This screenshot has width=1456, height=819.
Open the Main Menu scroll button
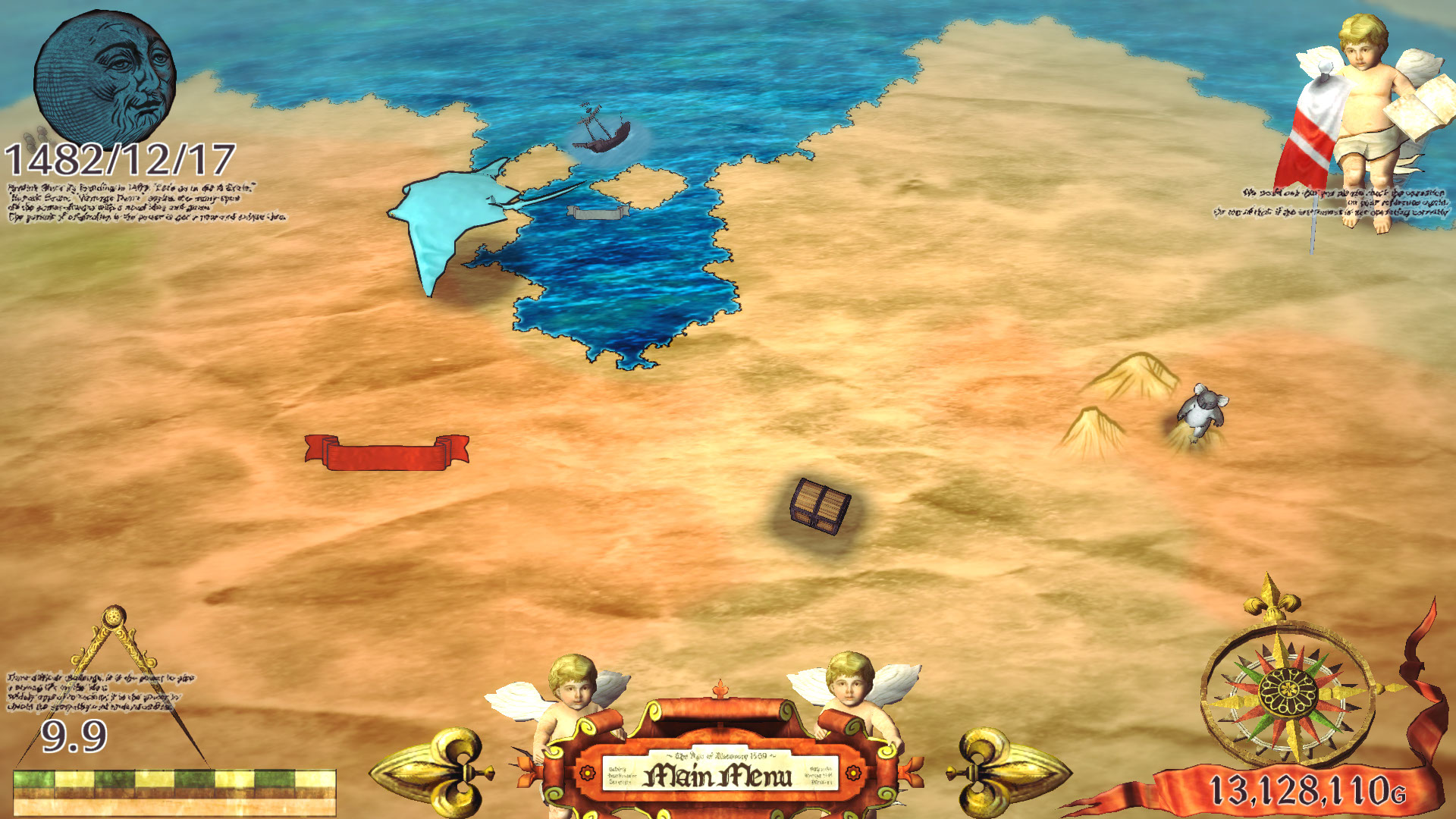pyautogui.click(x=719, y=774)
